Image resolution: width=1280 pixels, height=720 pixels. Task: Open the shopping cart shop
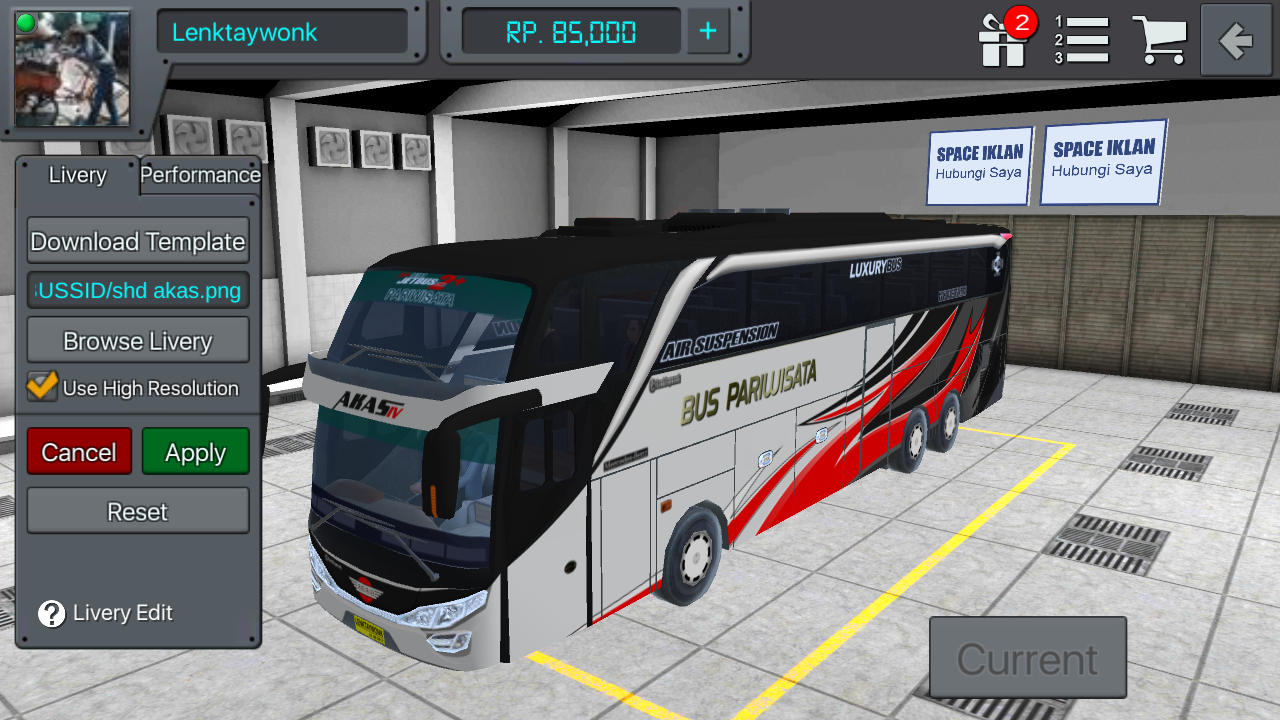click(x=1161, y=40)
